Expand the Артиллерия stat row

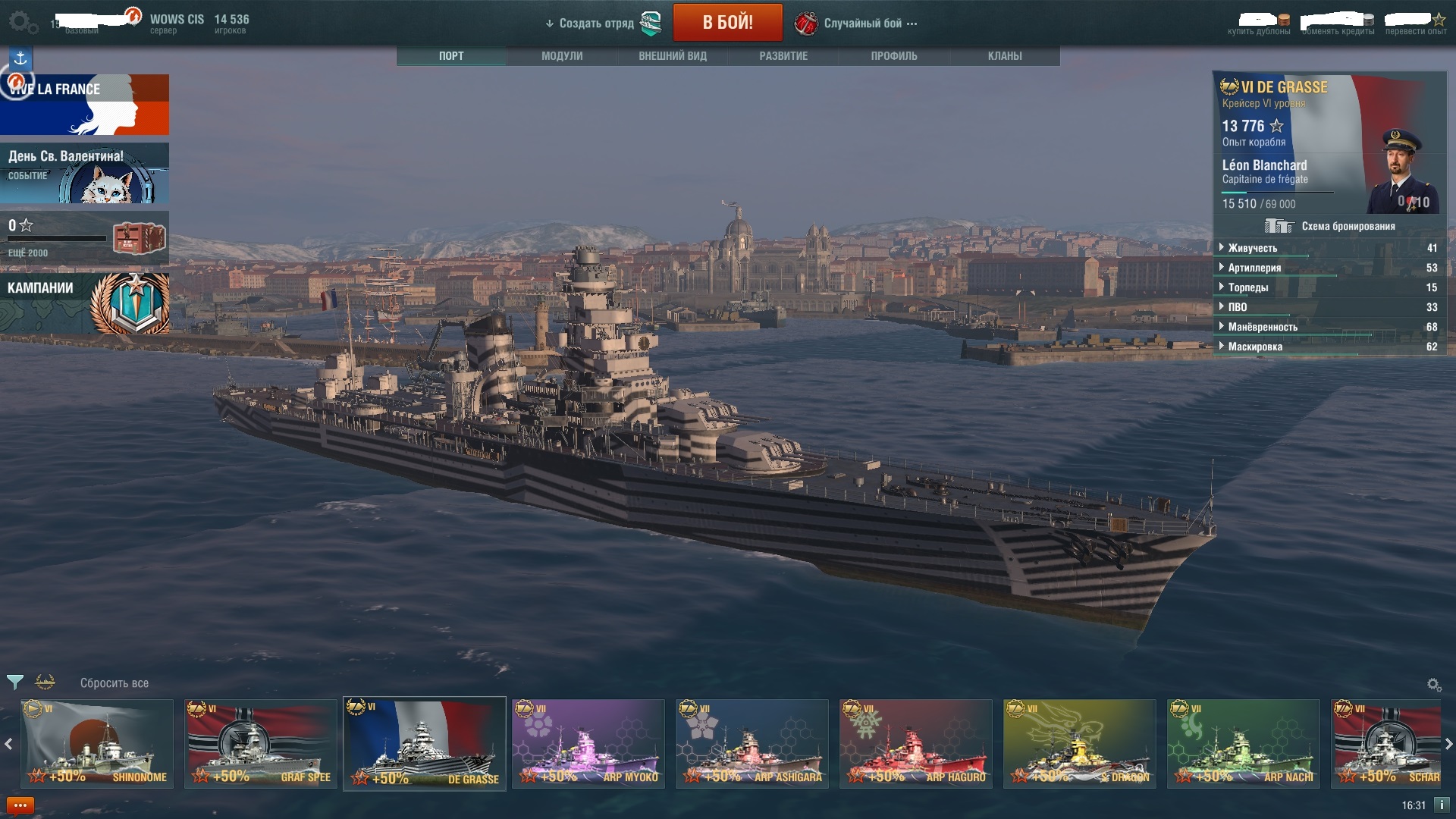(1254, 268)
